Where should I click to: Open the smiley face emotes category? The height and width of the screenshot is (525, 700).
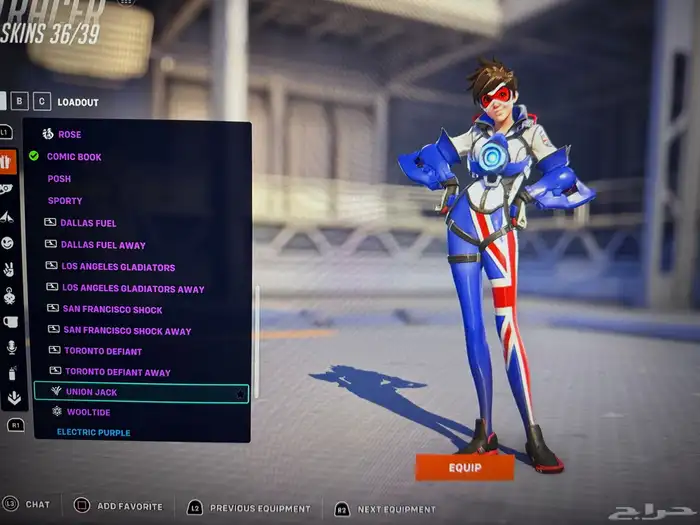8,243
